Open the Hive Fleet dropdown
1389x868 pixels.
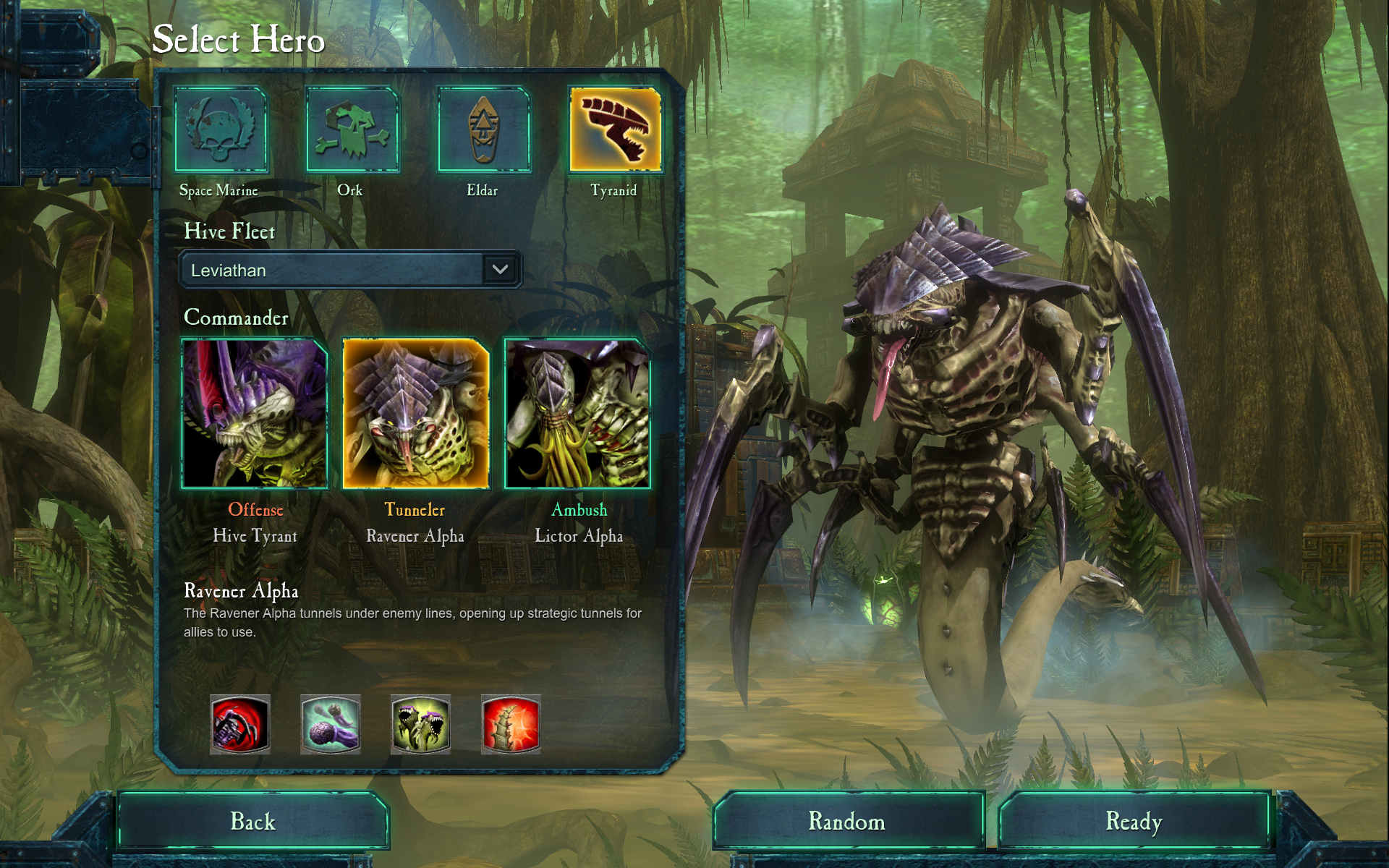[500, 270]
